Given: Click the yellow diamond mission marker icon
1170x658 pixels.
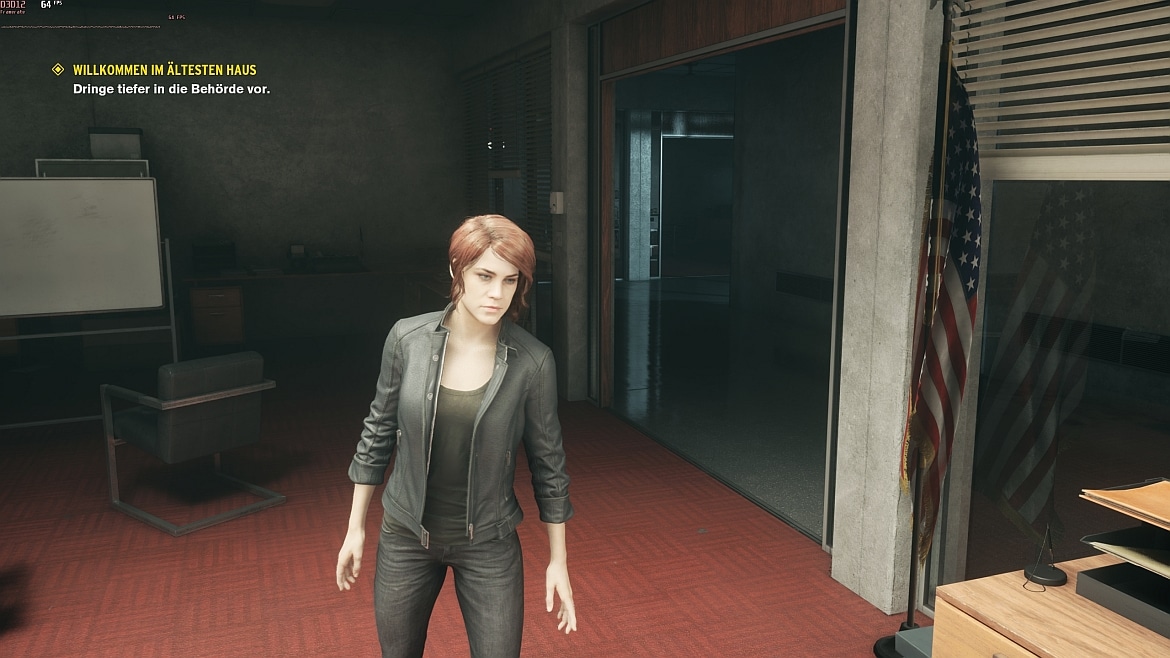Looking at the screenshot, I should pyautogui.click(x=59, y=70).
